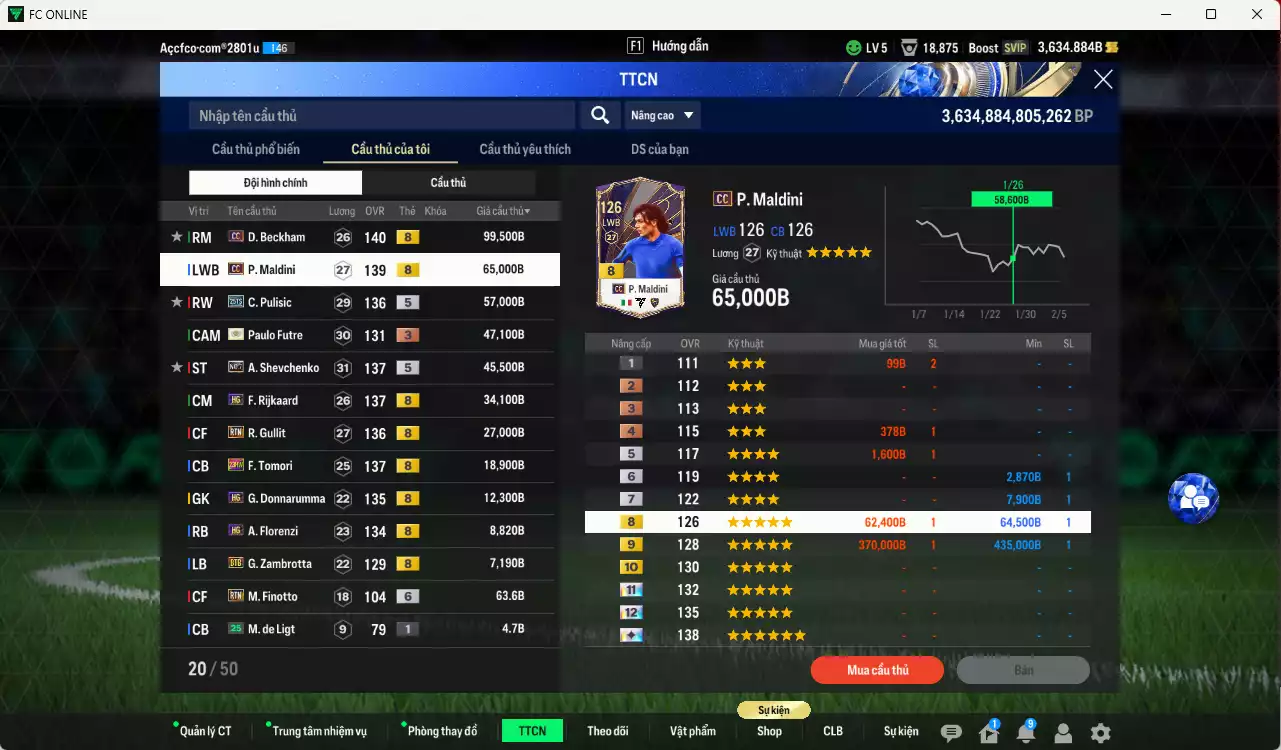The height and width of the screenshot is (750, 1281).
Task: Open the Nâng cao advanced search dropdown
Action: (x=661, y=115)
